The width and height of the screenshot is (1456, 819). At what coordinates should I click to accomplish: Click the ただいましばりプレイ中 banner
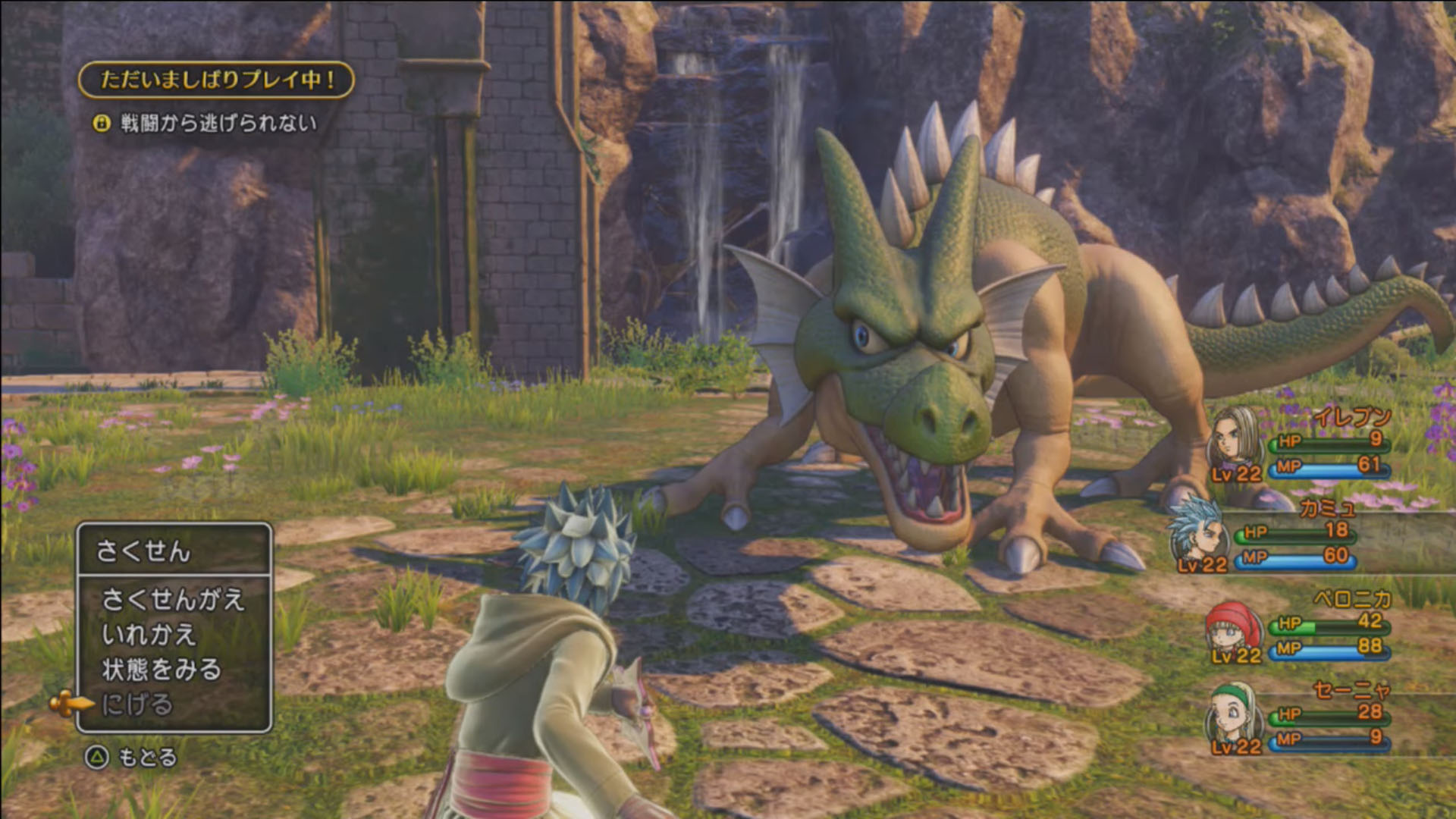216,80
